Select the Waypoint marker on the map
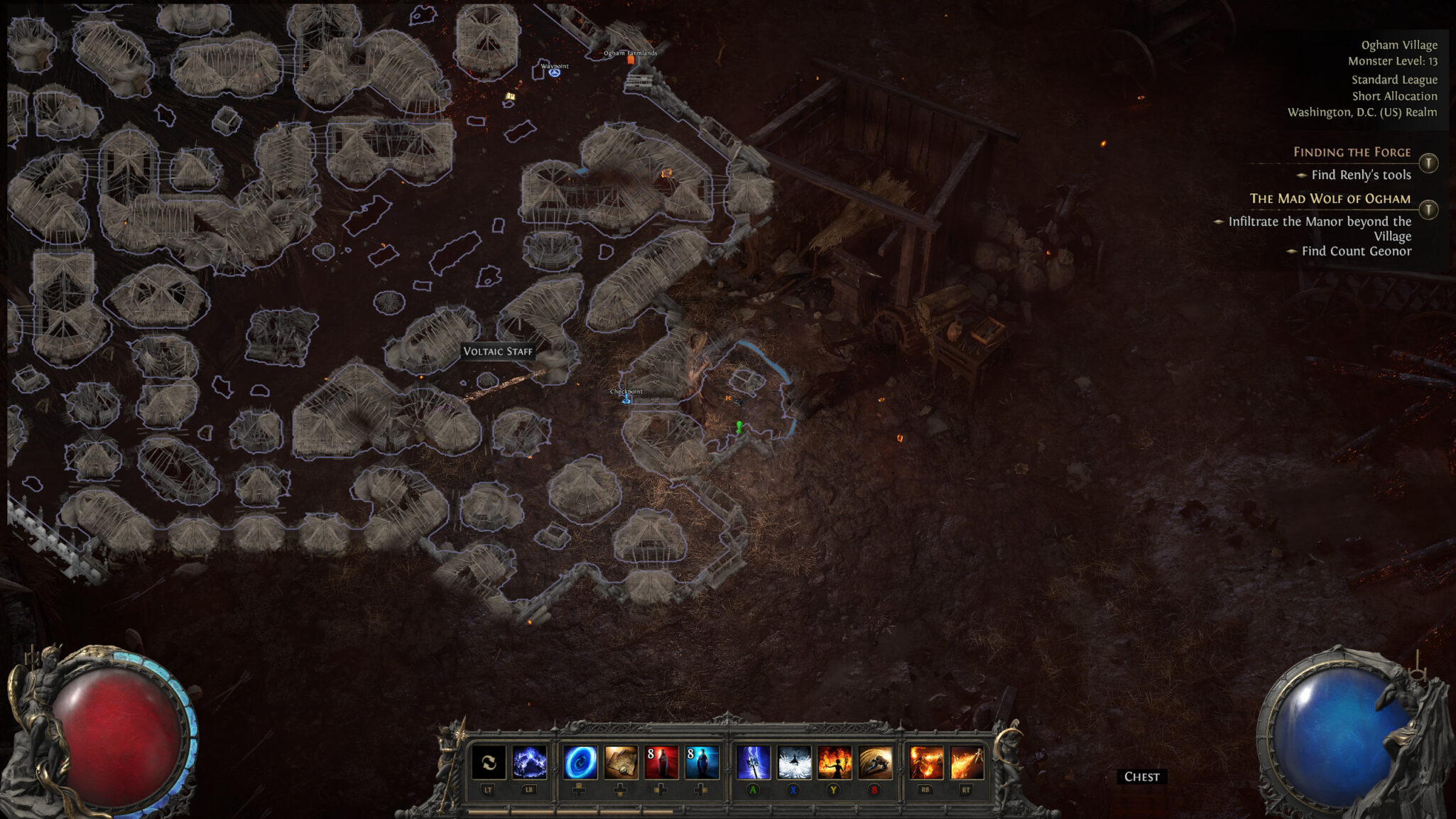The image size is (1456, 819). [555, 72]
